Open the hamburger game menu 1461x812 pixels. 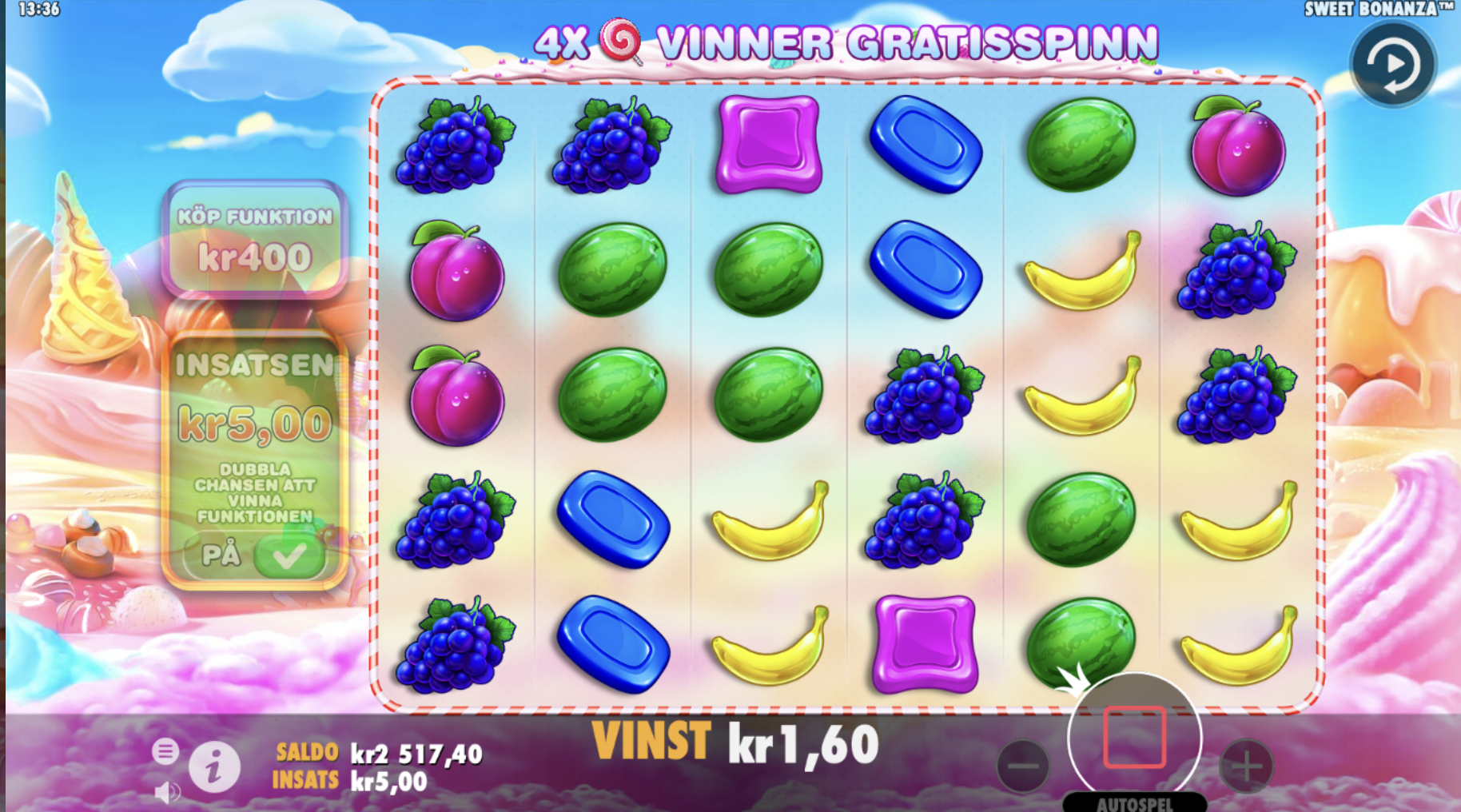pyautogui.click(x=165, y=750)
